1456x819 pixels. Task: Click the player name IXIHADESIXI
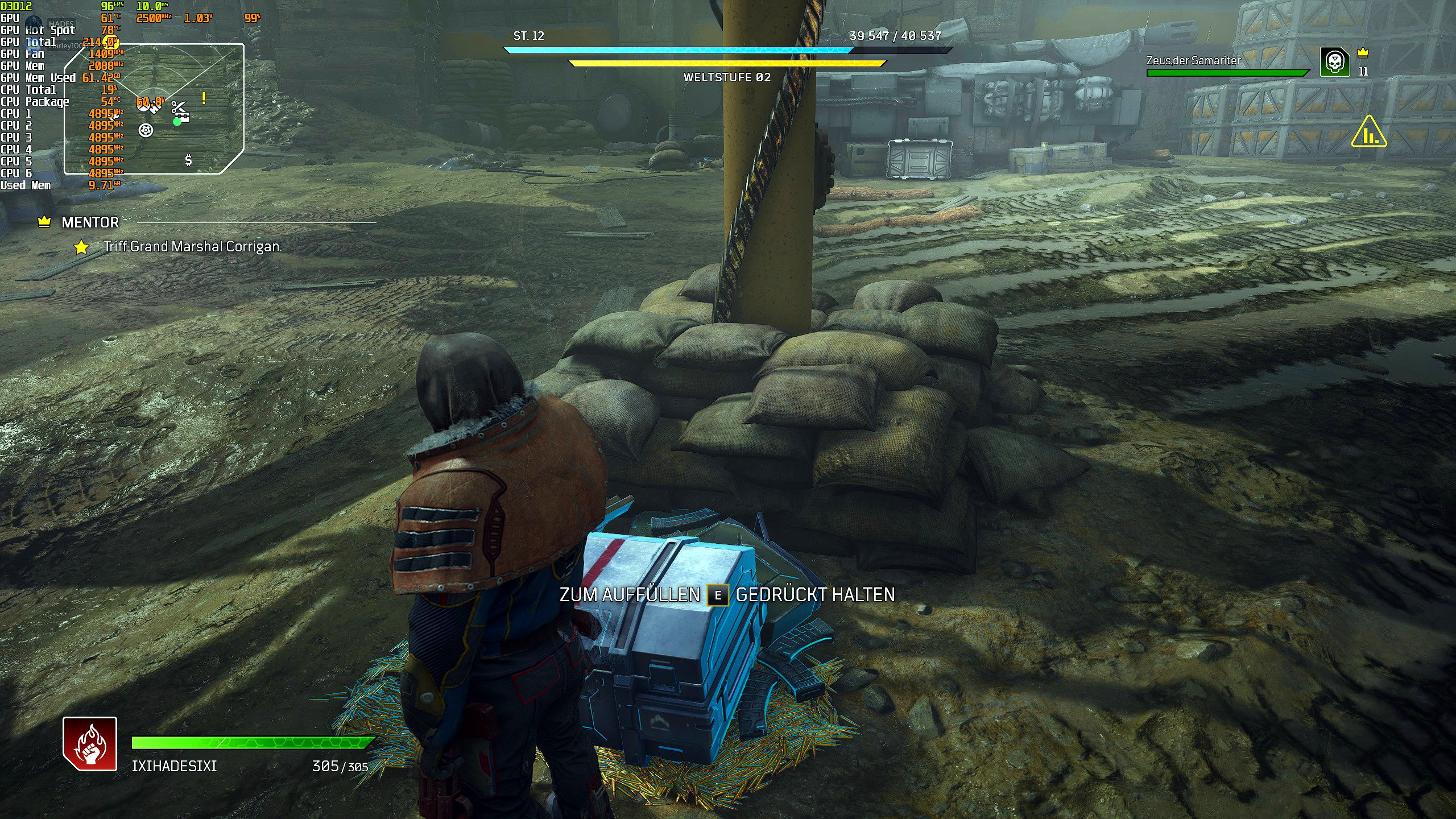click(174, 766)
